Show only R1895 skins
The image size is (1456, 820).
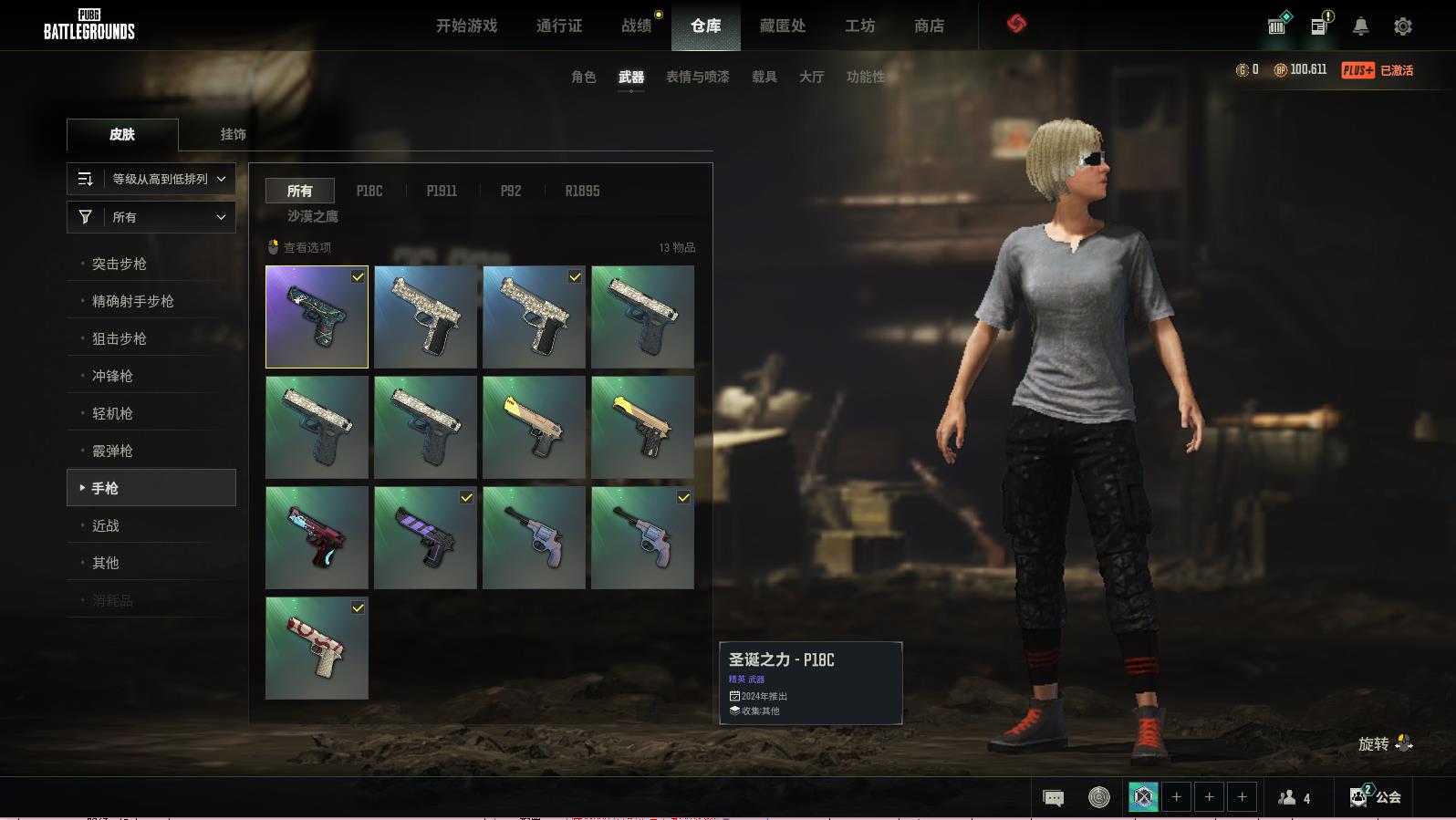[x=582, y=191]
